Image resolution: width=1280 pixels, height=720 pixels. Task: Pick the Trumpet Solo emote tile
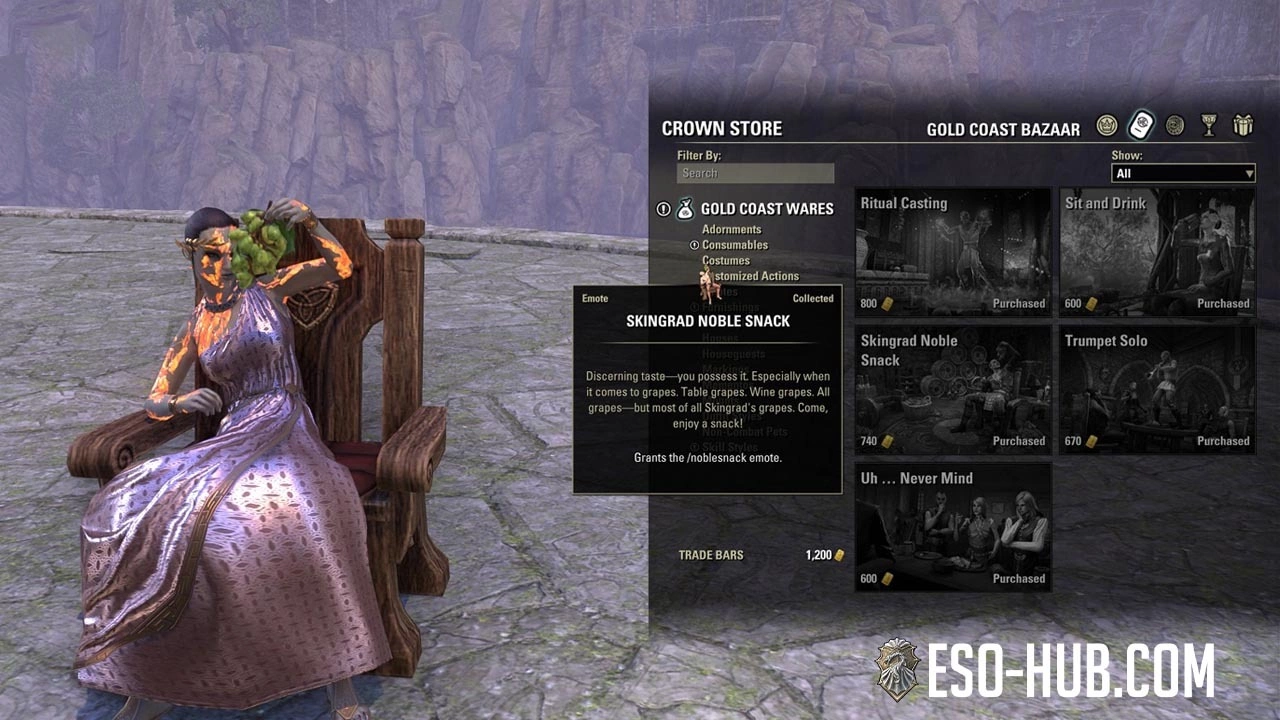pos(1157,390)
